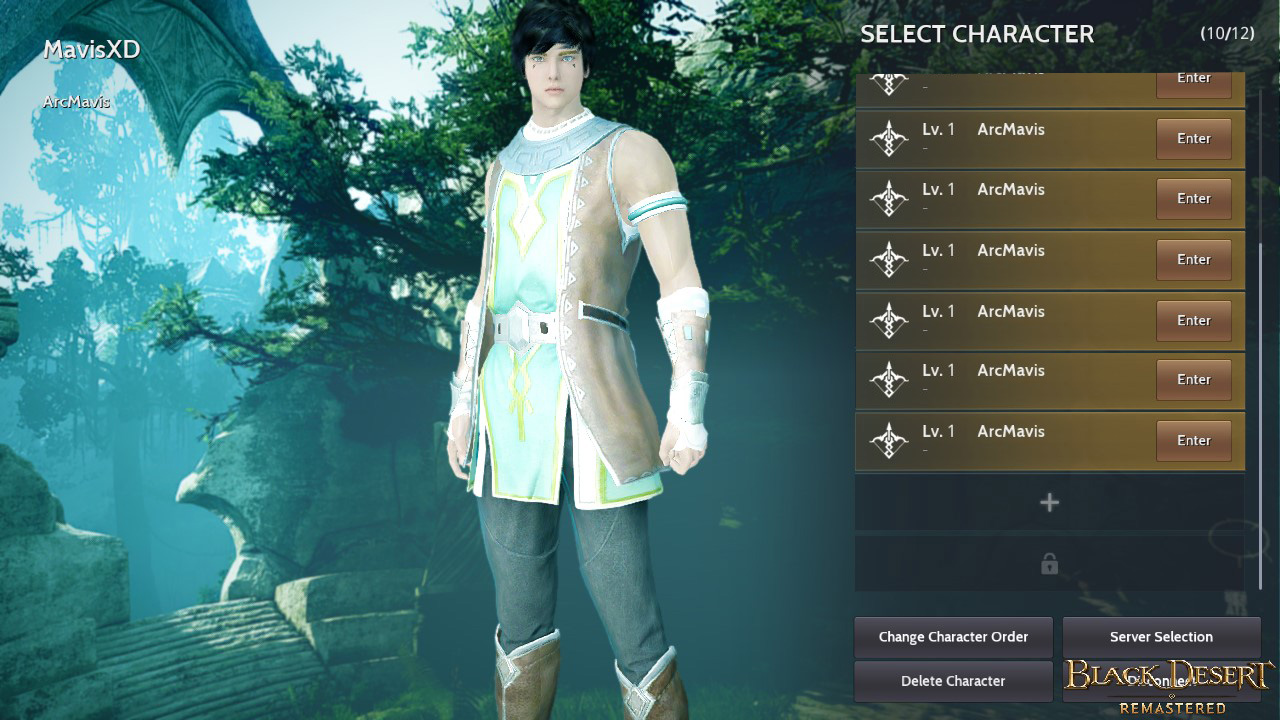The width and height of the screenshot is (1280, 720).
Task: Click the class emblem on the third character slot
Action: (x=888, y=260)
